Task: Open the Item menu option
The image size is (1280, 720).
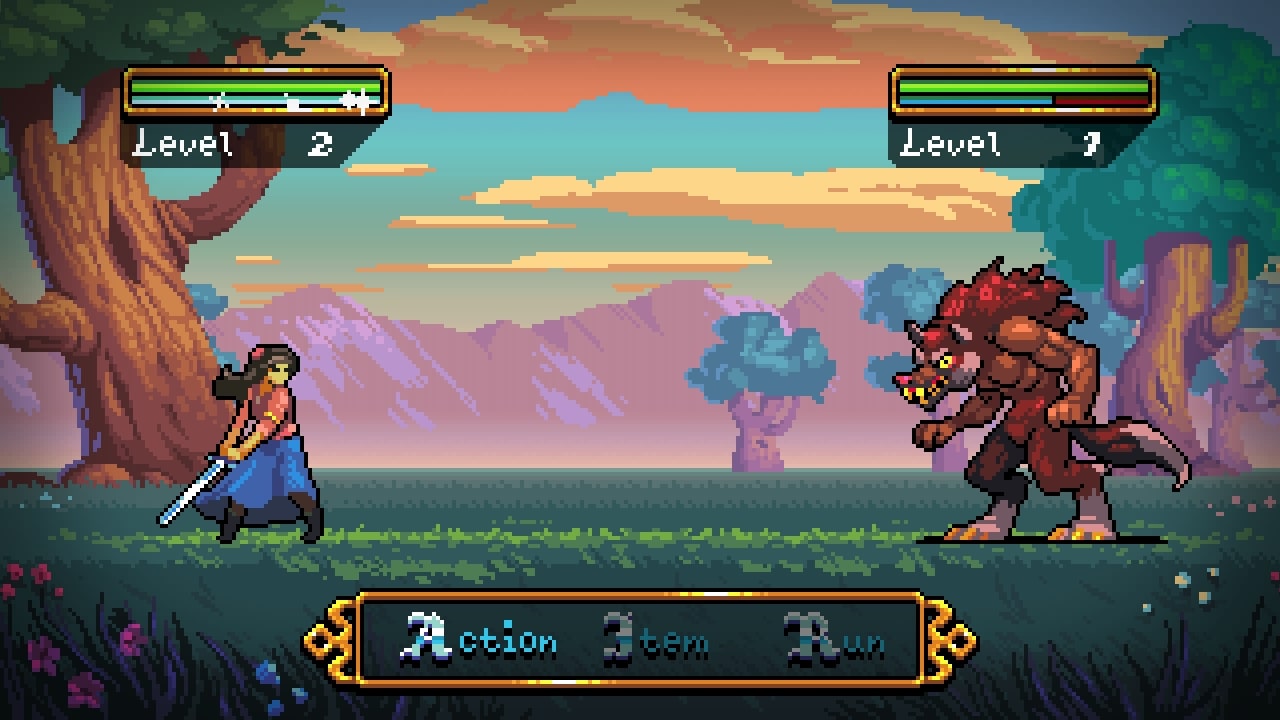Action: tap(657, 641)
